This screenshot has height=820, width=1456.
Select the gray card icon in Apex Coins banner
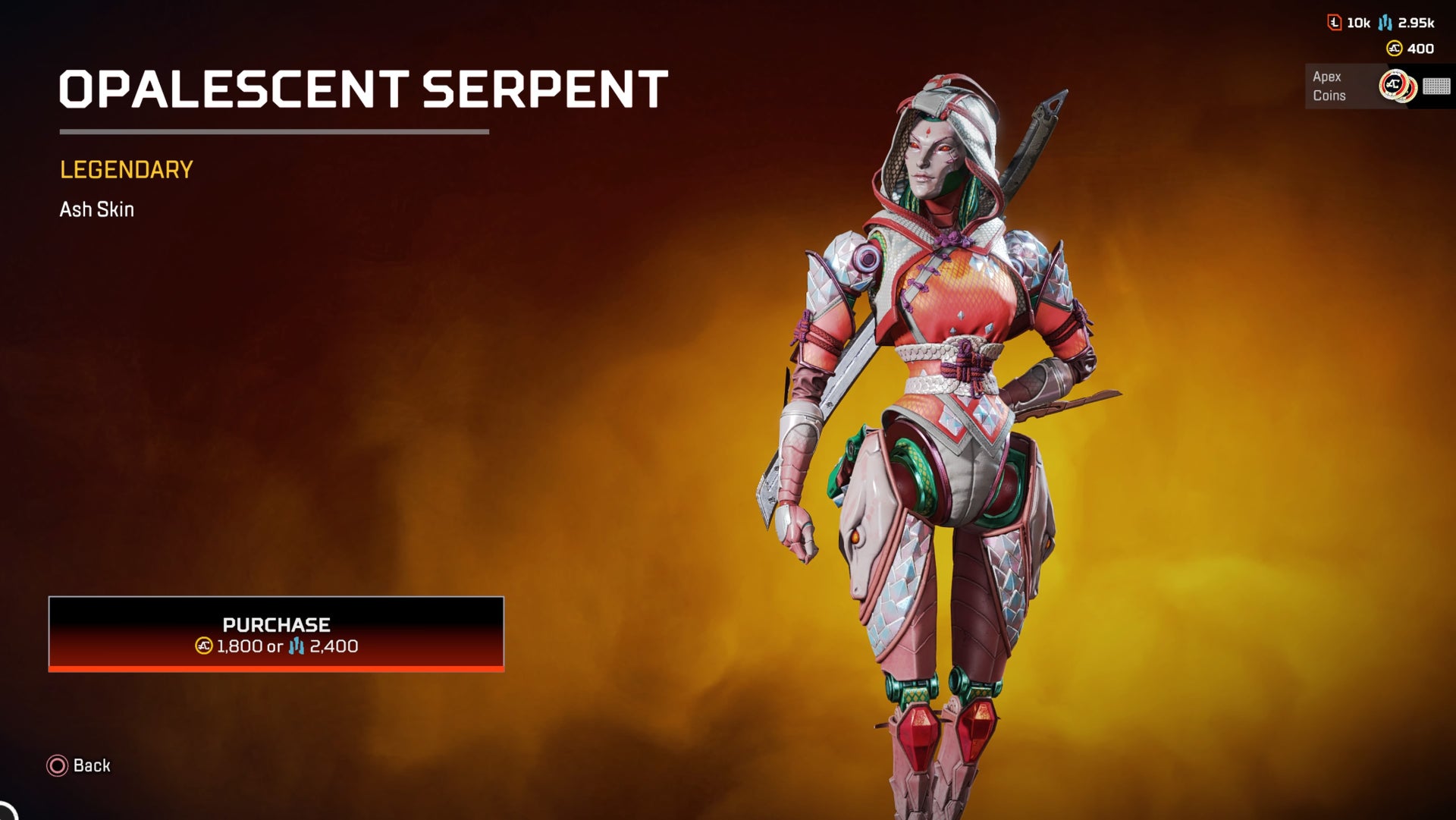click(x=1436, y=87)
